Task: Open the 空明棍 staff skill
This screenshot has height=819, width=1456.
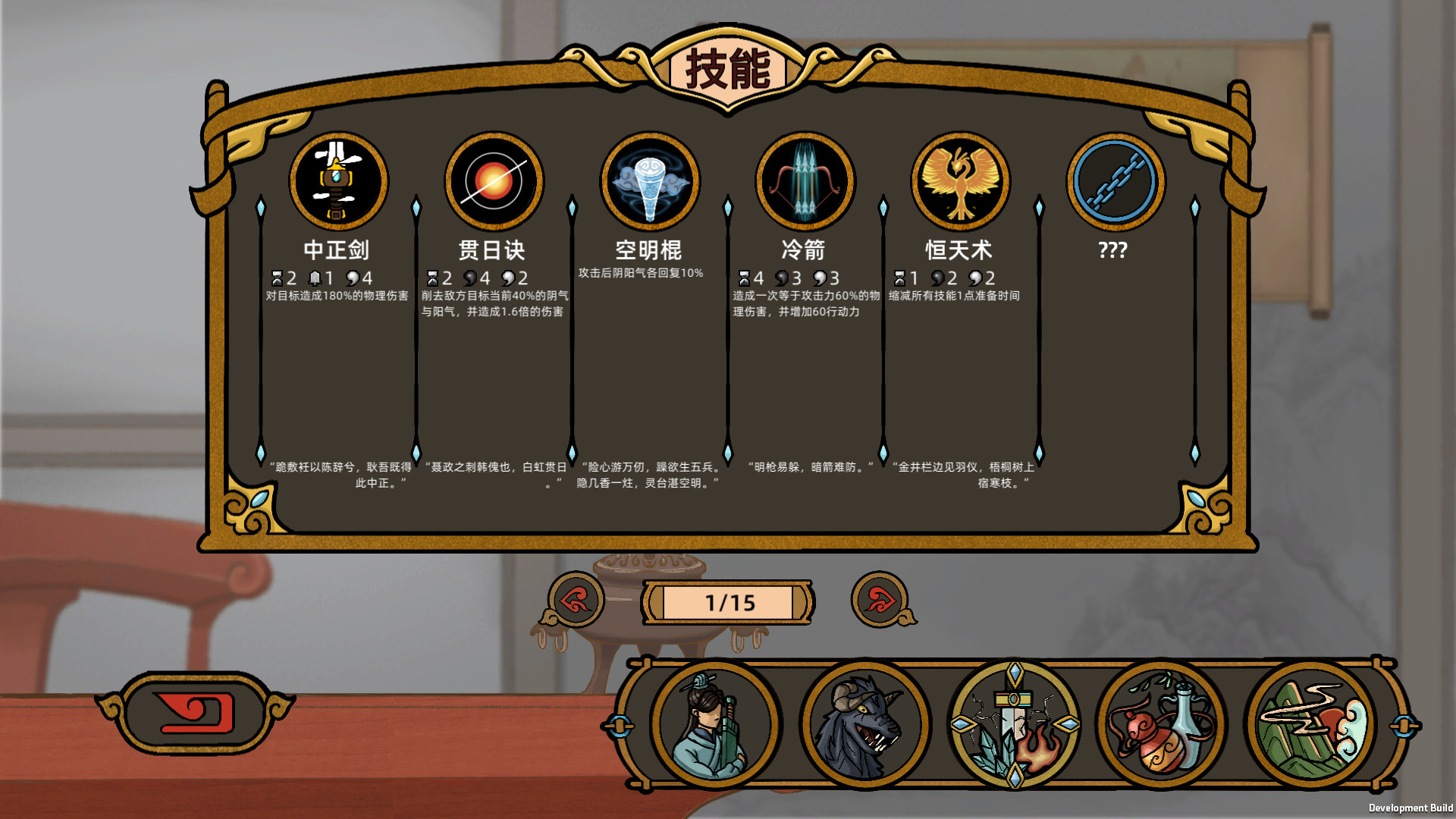Action: point(649,180)
